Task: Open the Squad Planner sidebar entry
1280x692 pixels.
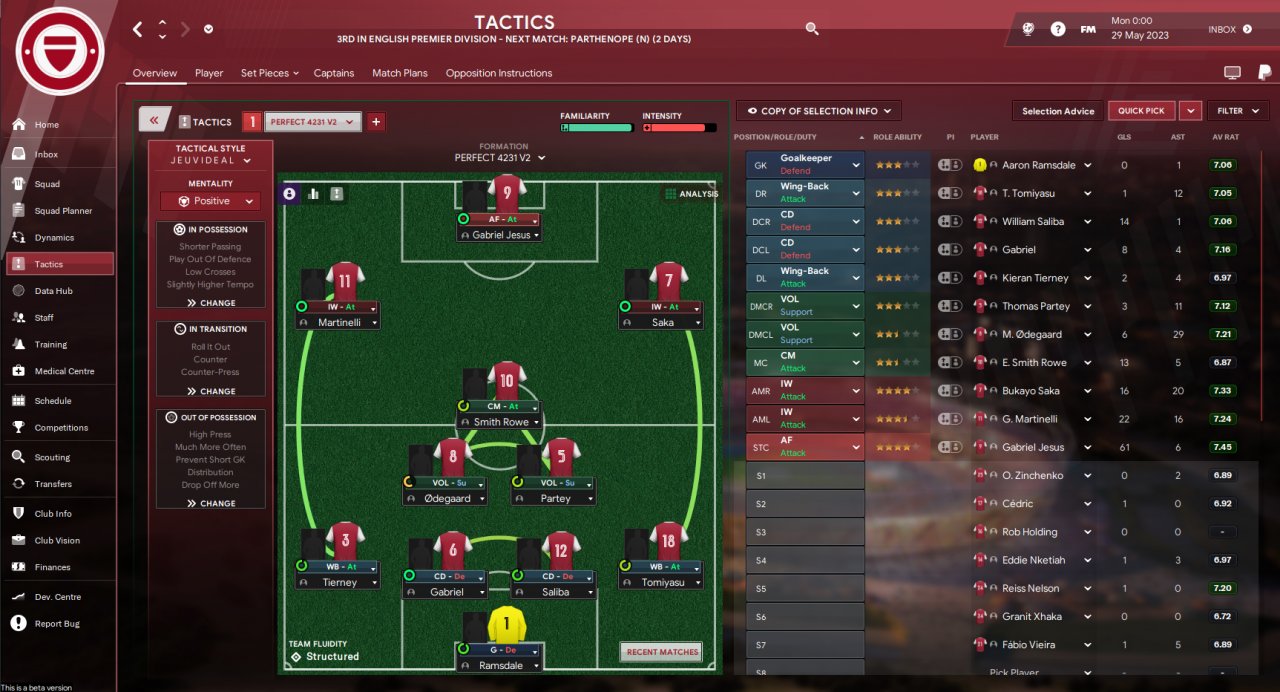Action: point(62,211)
